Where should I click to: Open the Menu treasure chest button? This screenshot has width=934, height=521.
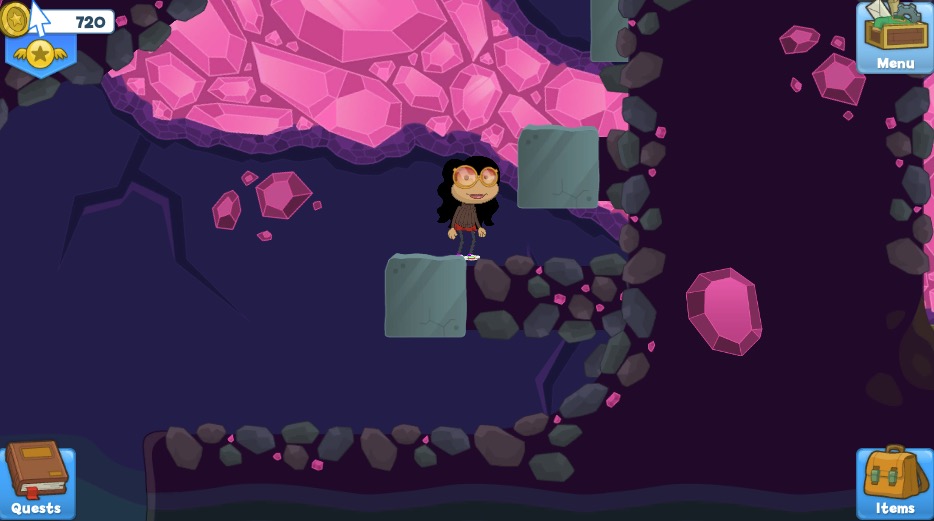(x=894, y=37)
